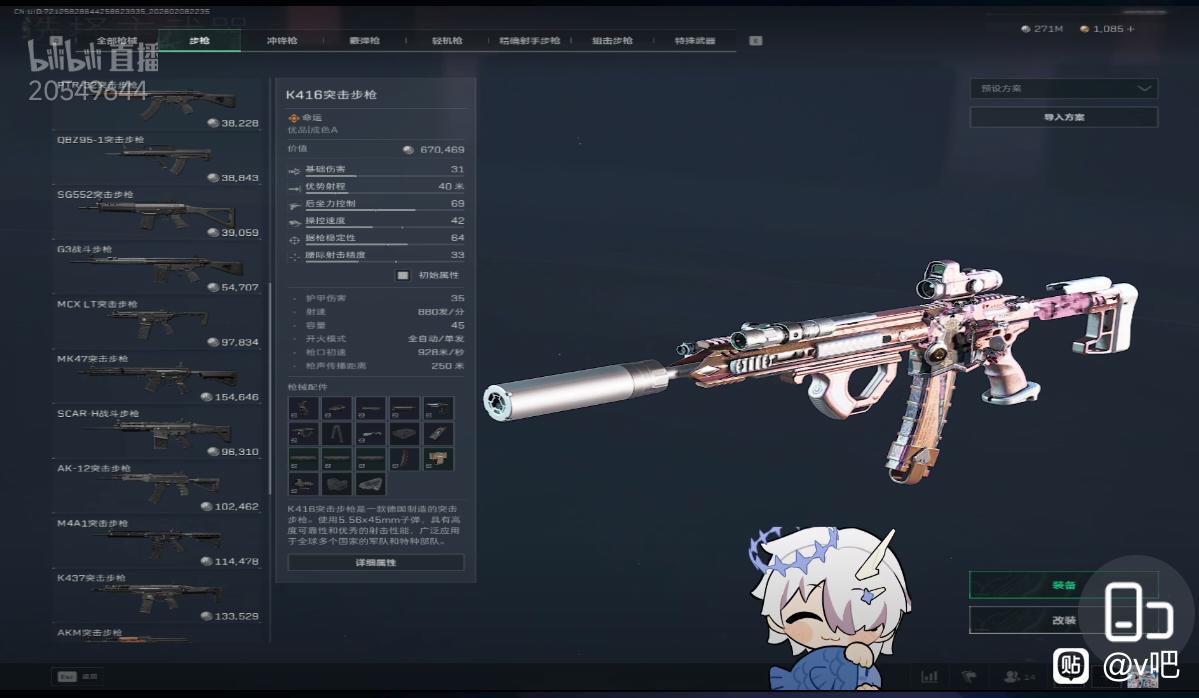Show the 全部枪械 tab
Screen dimensions: 1199x698
click(x=116, y=41)
